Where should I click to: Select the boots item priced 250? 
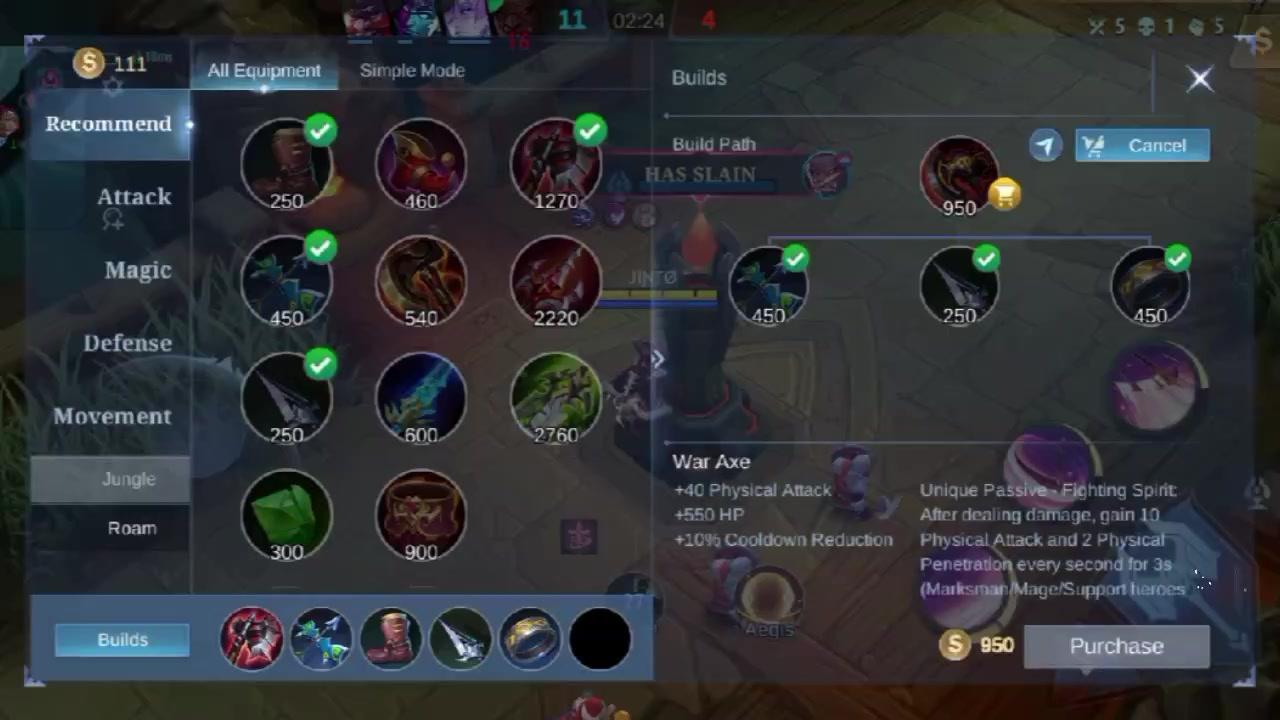tap(287, 165)
